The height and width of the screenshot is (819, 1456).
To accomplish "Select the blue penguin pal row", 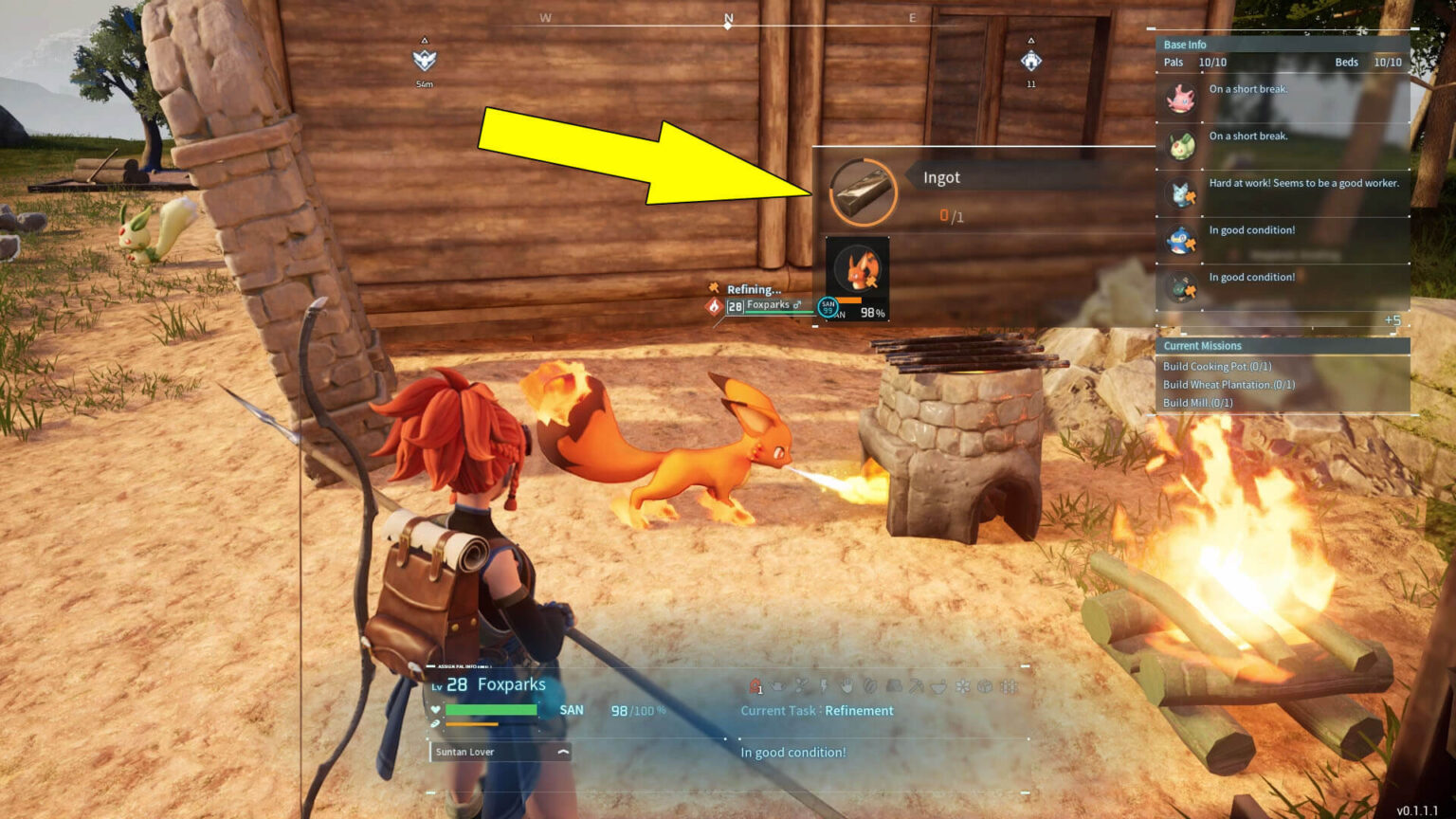I will tap(1181, 240).
